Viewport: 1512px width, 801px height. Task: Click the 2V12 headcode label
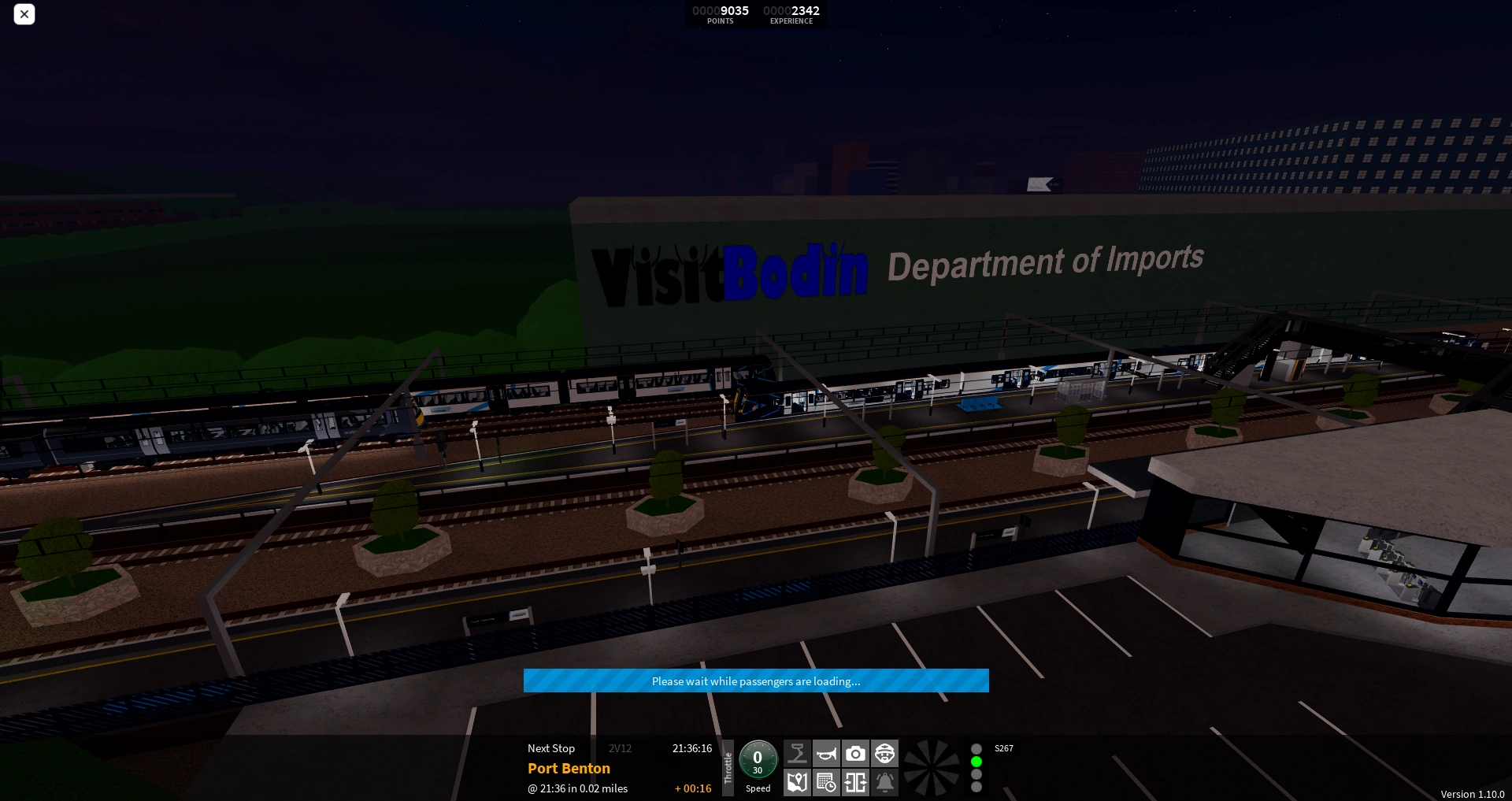[x=620, y=748]
